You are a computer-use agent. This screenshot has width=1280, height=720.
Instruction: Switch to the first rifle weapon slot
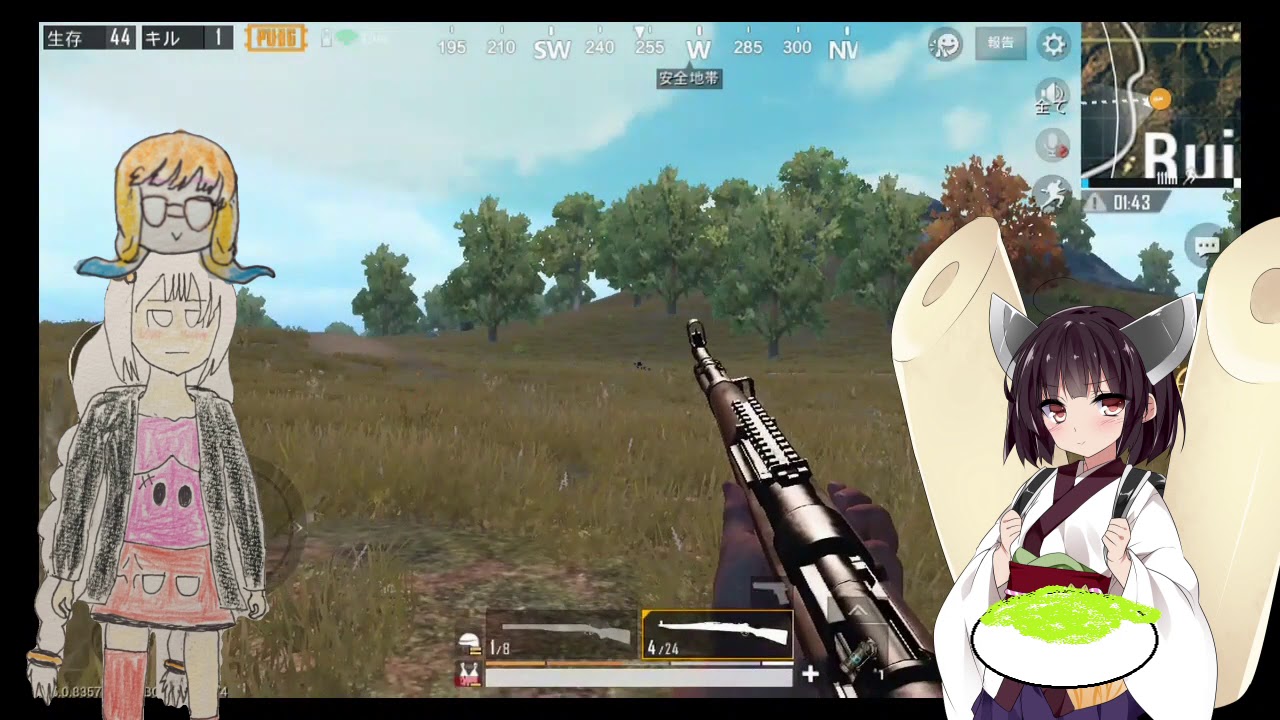(x=560, y=633)
